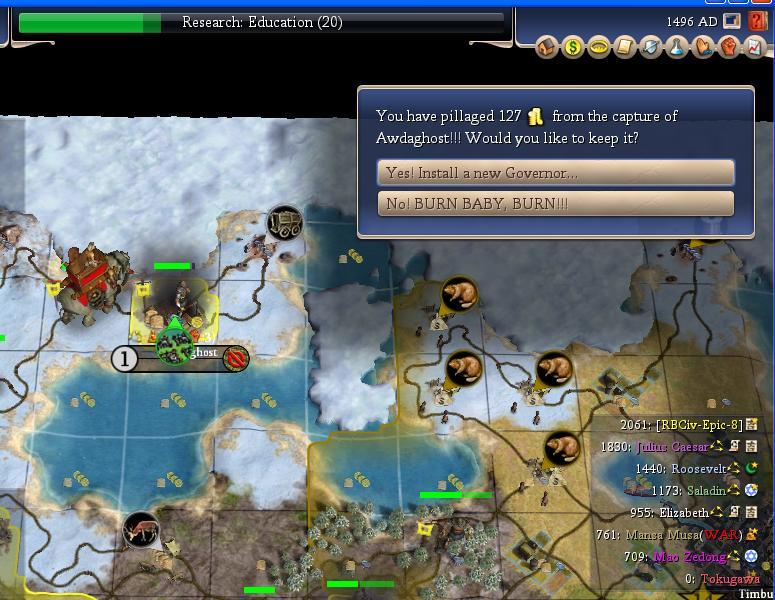The height and width of the screenshot is (600, 775).
Task: Select Elizabeth in the scoreboard
Action: [687, 512]
